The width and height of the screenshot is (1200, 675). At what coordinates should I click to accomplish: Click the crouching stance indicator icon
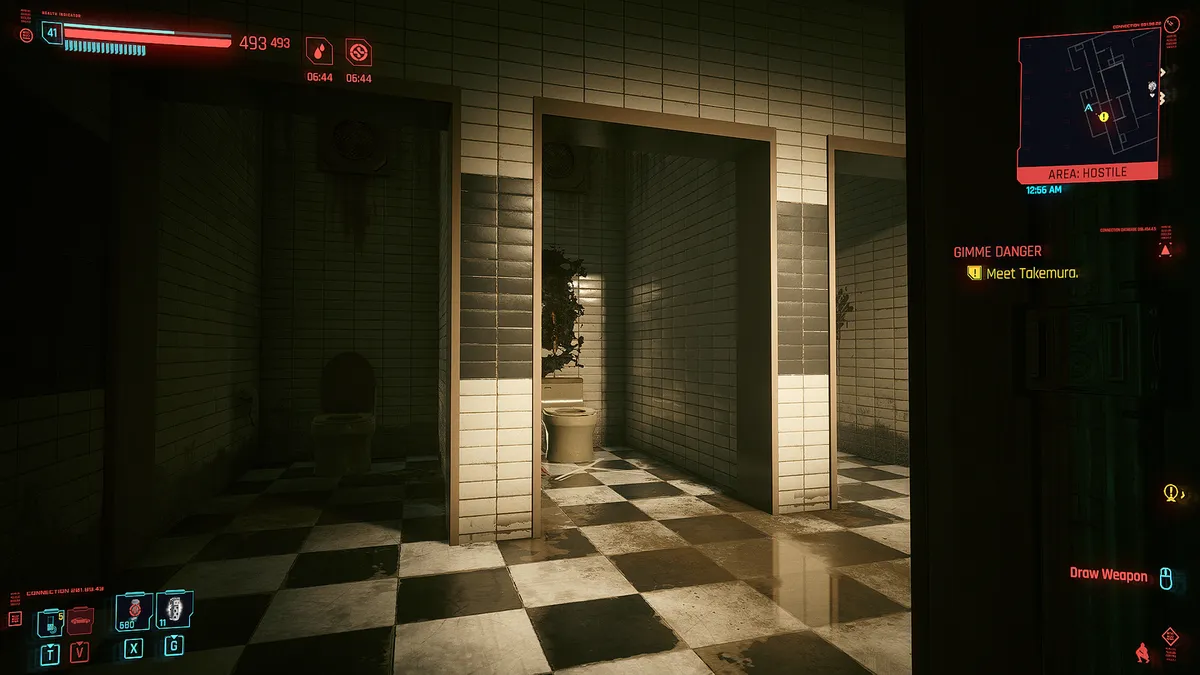click(x=1141, y=651)
